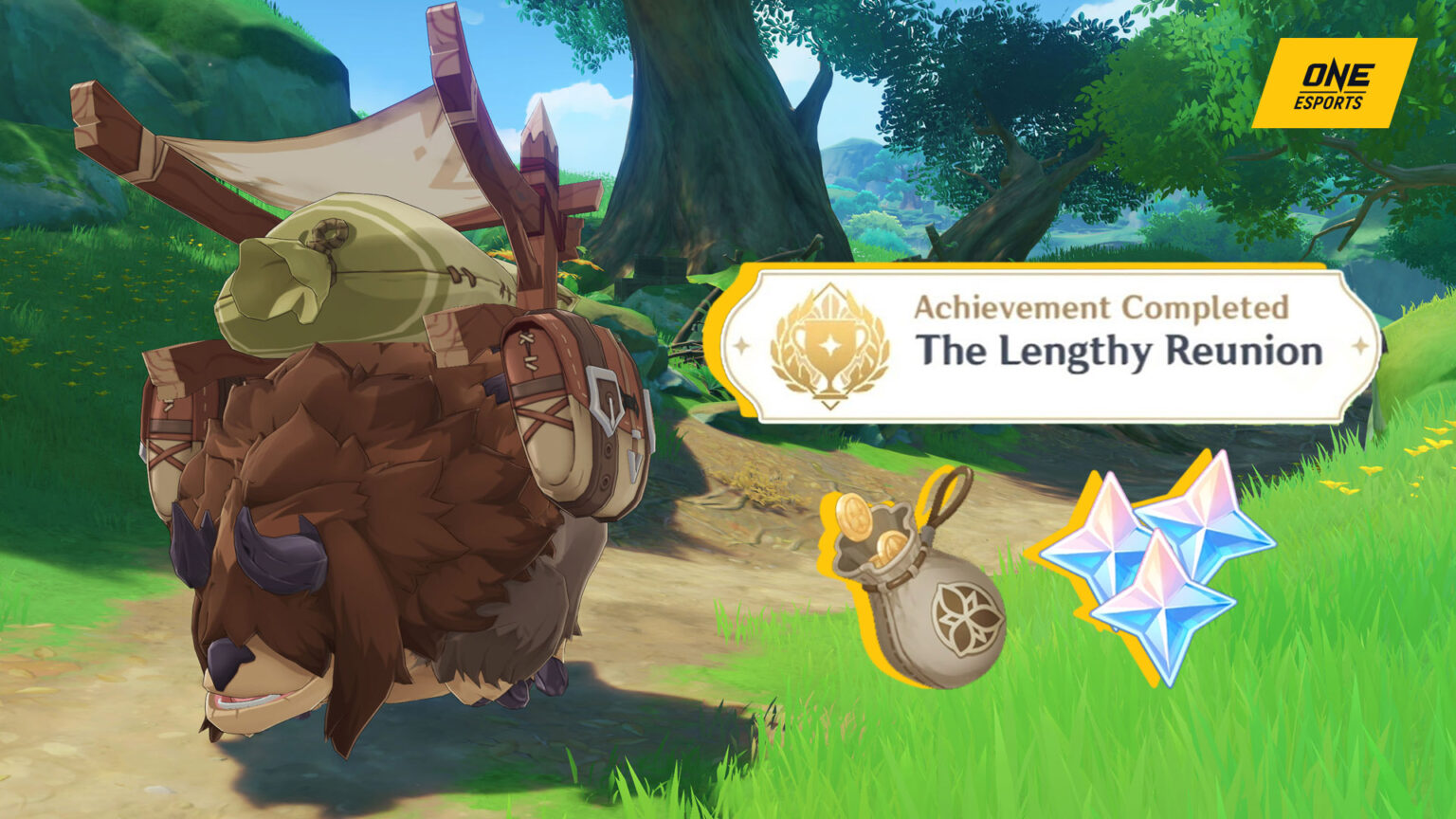Select the Mora coin pouch icon
Screen dimensions: 1456x819
(x=924, y=583)
